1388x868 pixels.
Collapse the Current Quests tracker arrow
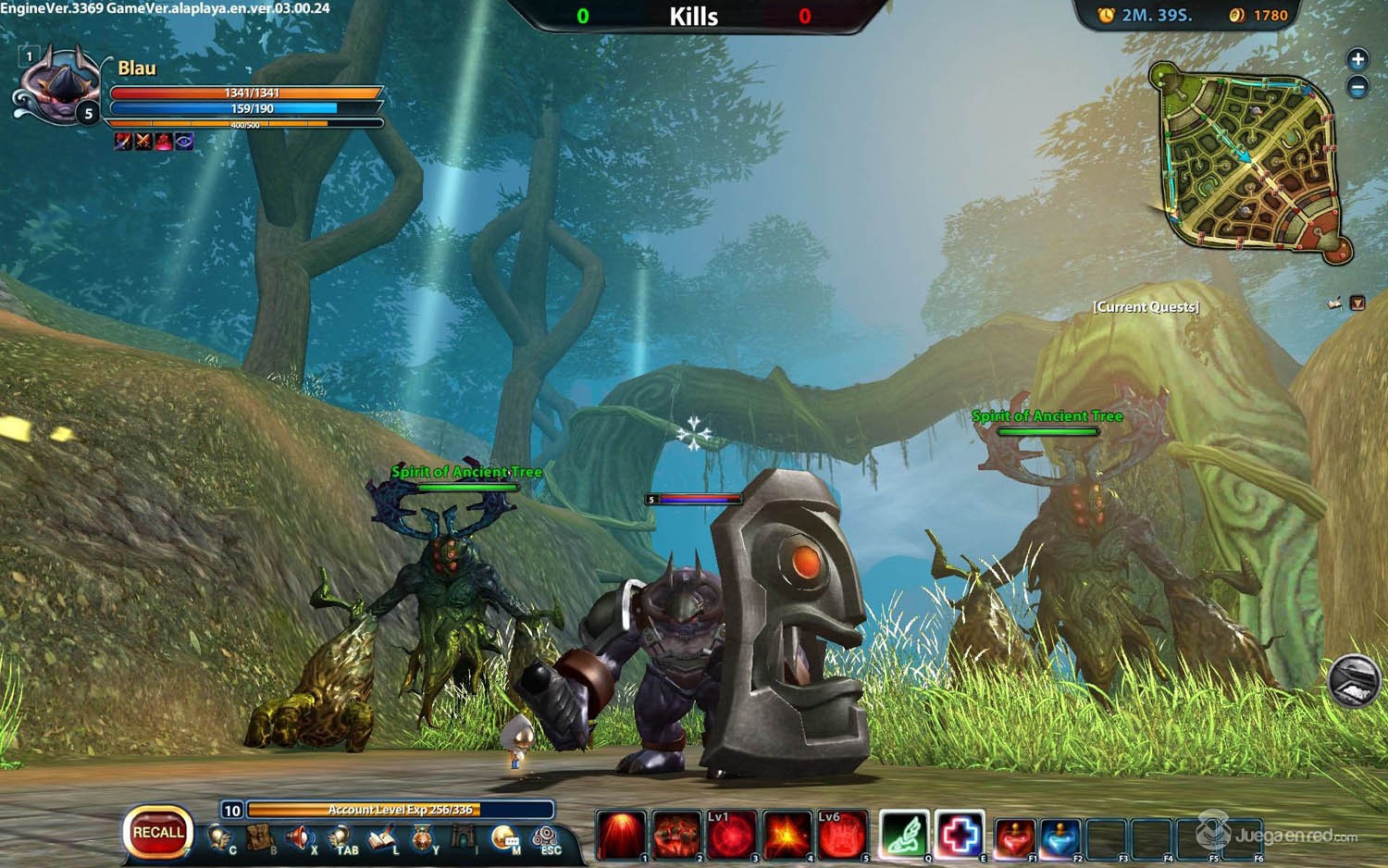pos(1357,304)
